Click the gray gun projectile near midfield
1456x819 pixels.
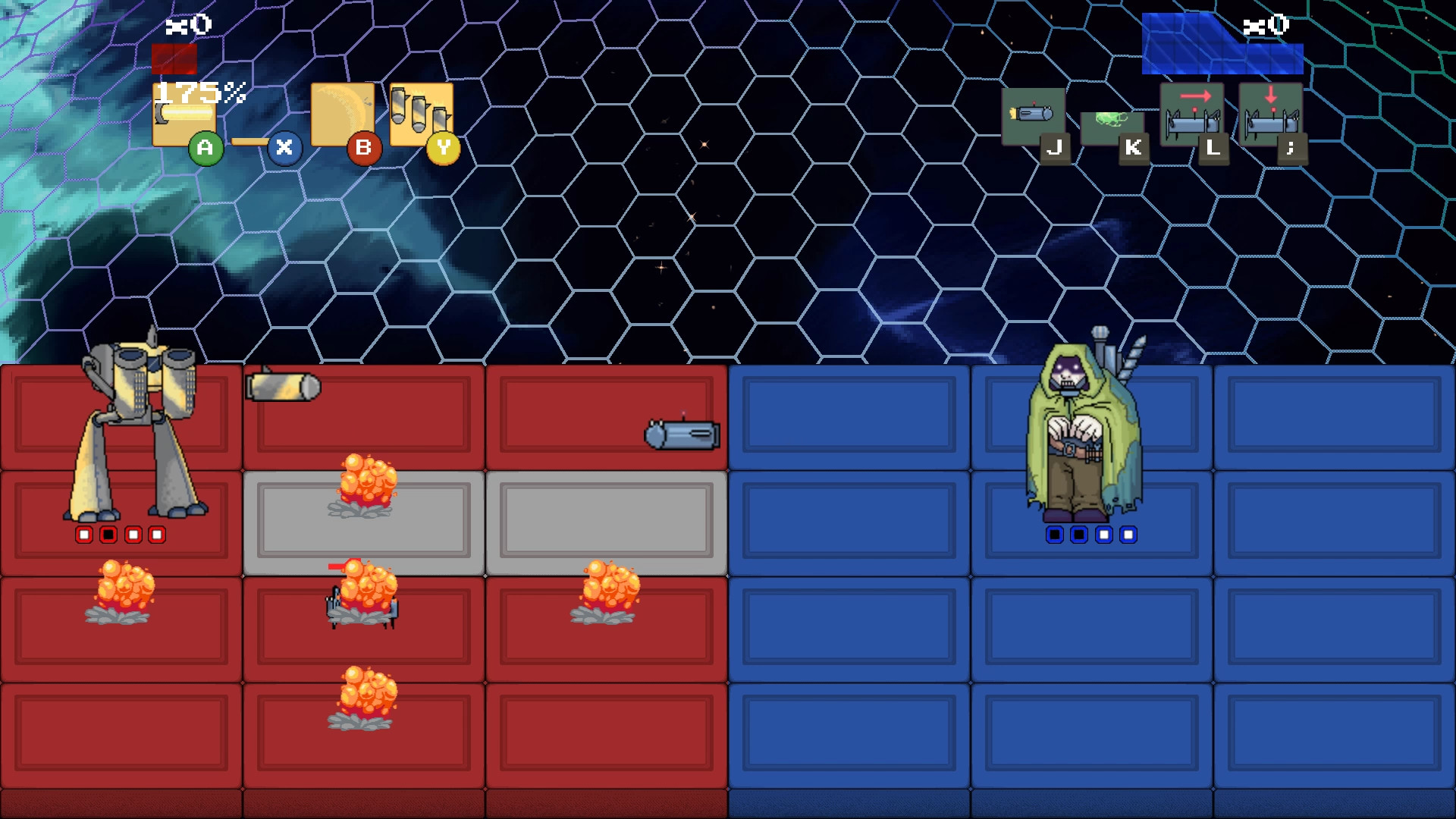point(681,435)
